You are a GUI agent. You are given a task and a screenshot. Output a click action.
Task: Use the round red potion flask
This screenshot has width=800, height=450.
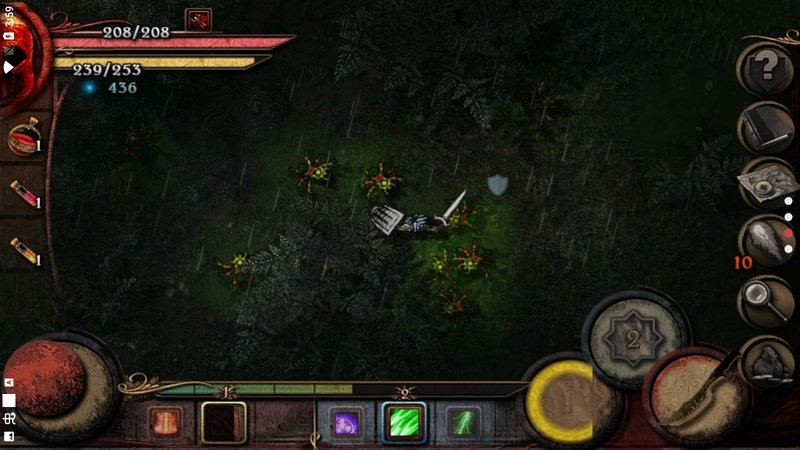22,140
